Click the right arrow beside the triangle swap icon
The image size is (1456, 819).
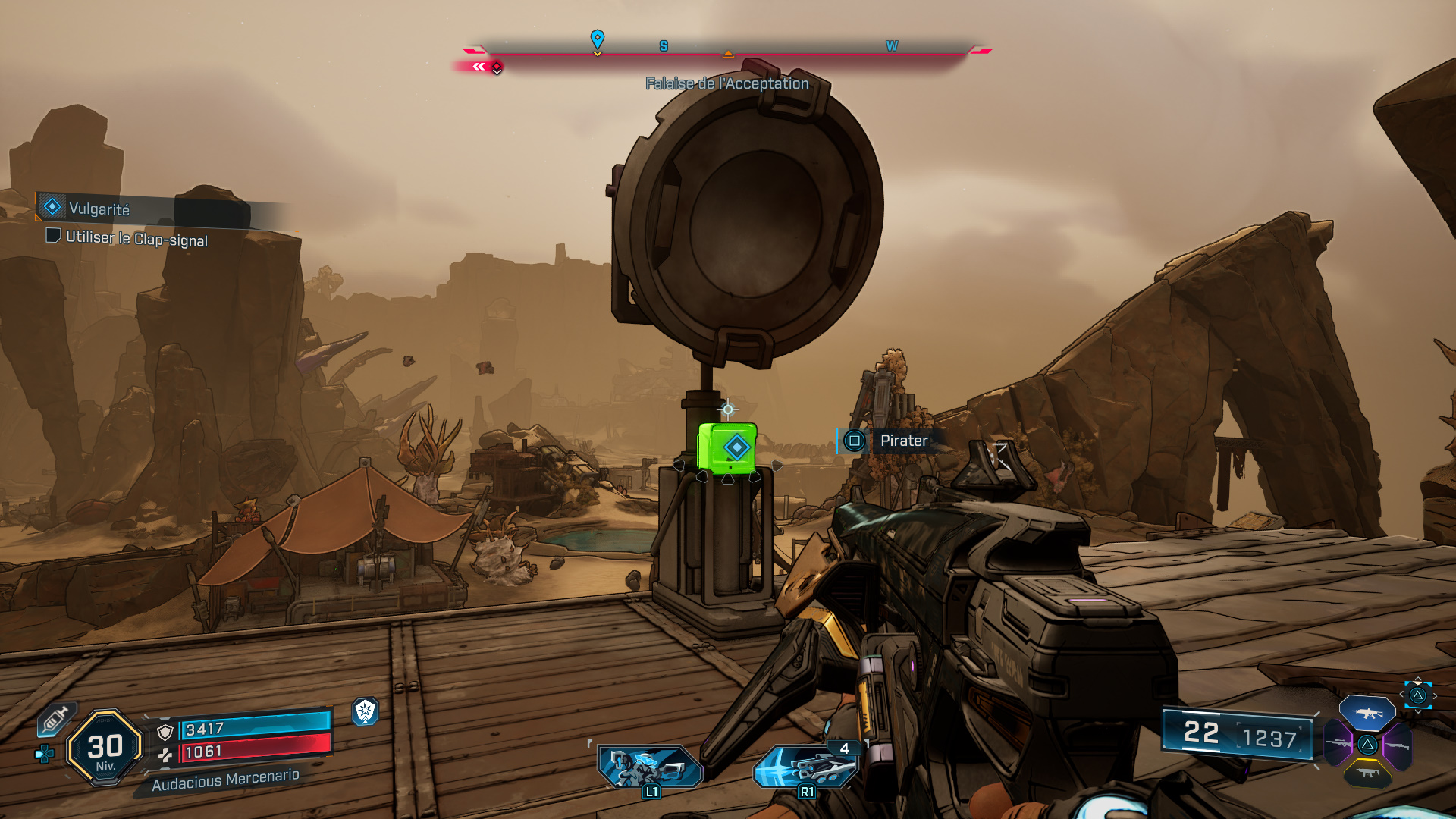pos(1435,695)
